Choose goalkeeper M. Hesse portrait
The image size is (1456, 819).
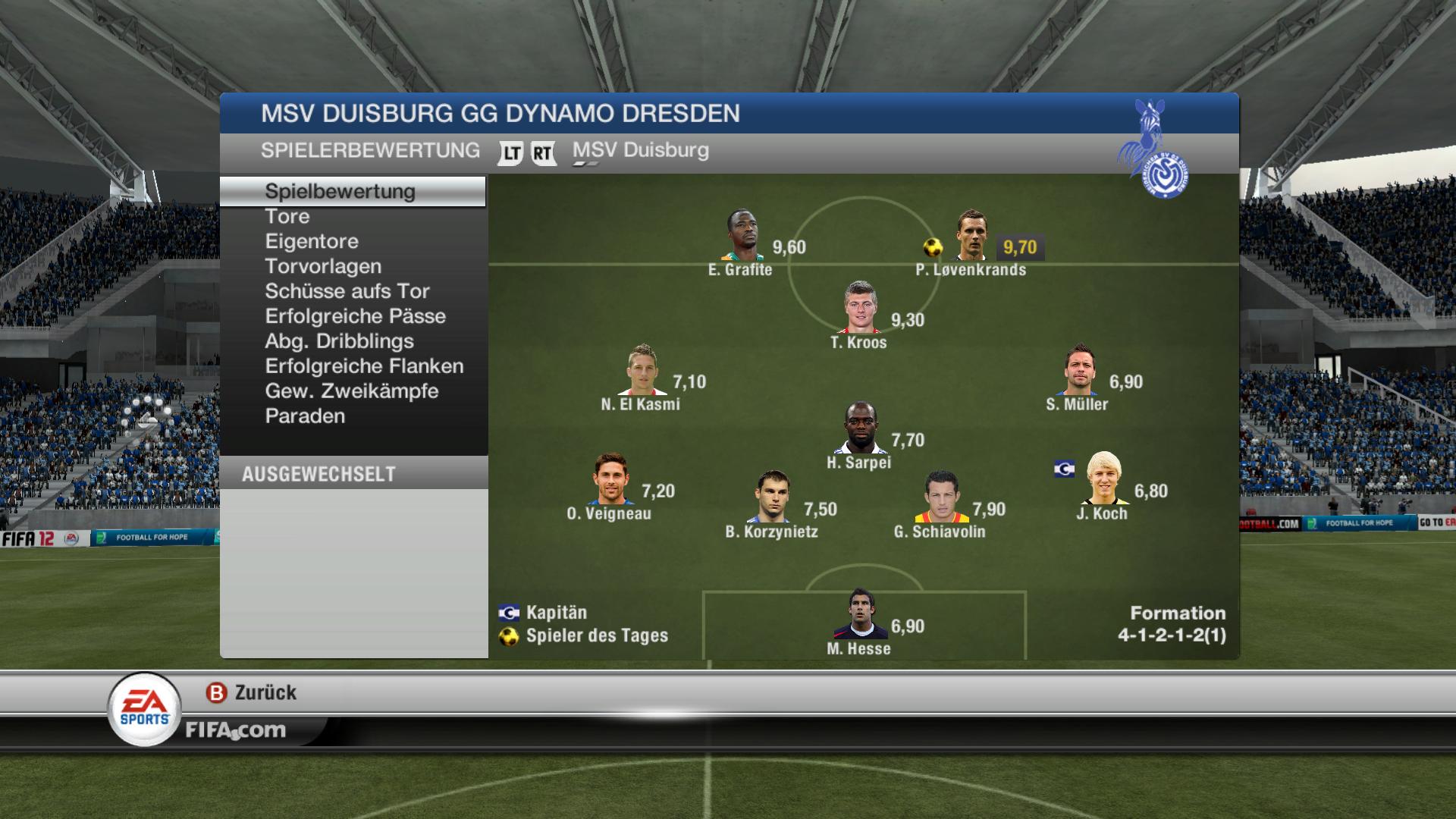coord(860,614)
